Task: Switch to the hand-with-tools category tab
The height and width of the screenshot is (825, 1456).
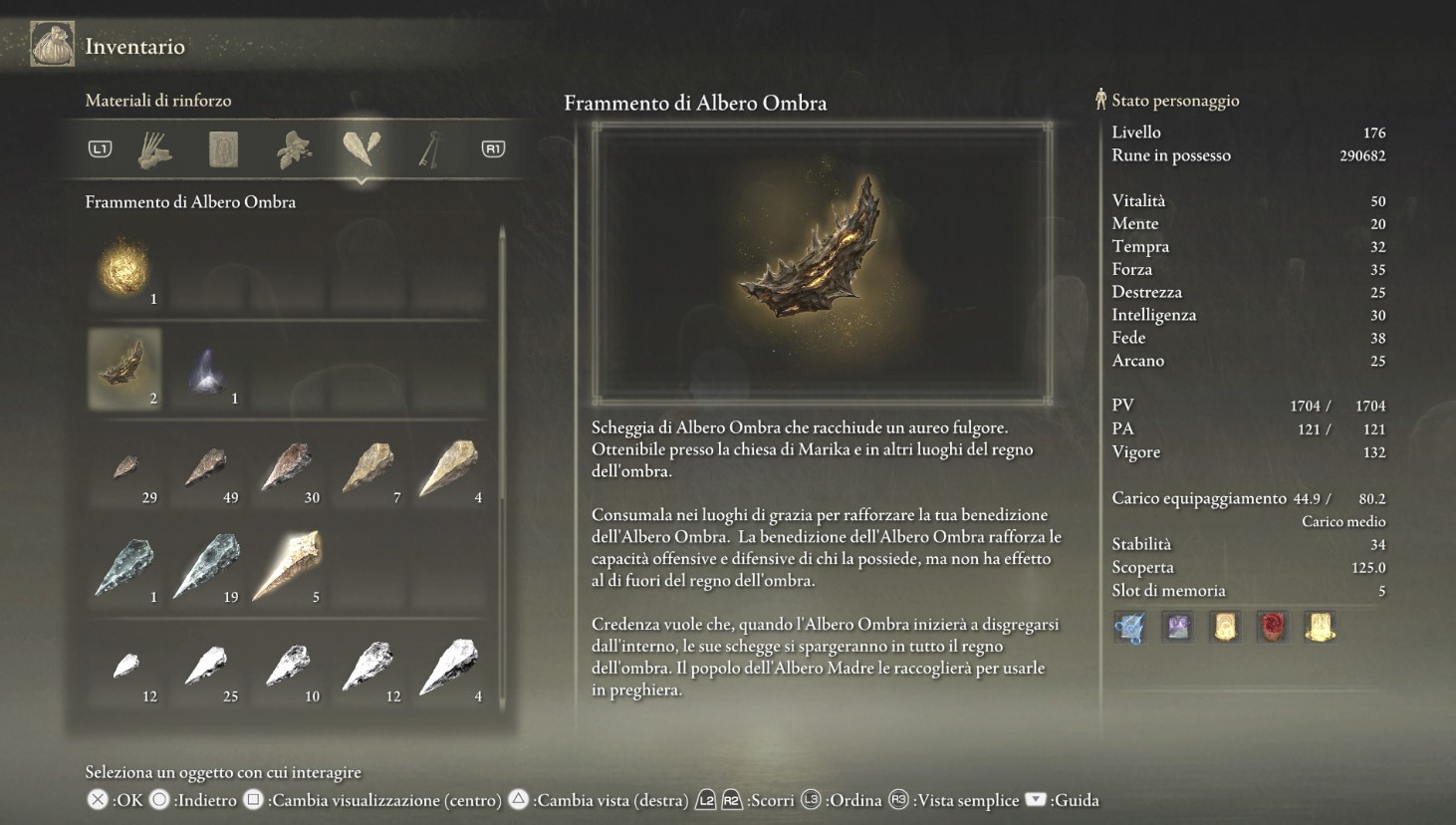Action: click(155, 149)
